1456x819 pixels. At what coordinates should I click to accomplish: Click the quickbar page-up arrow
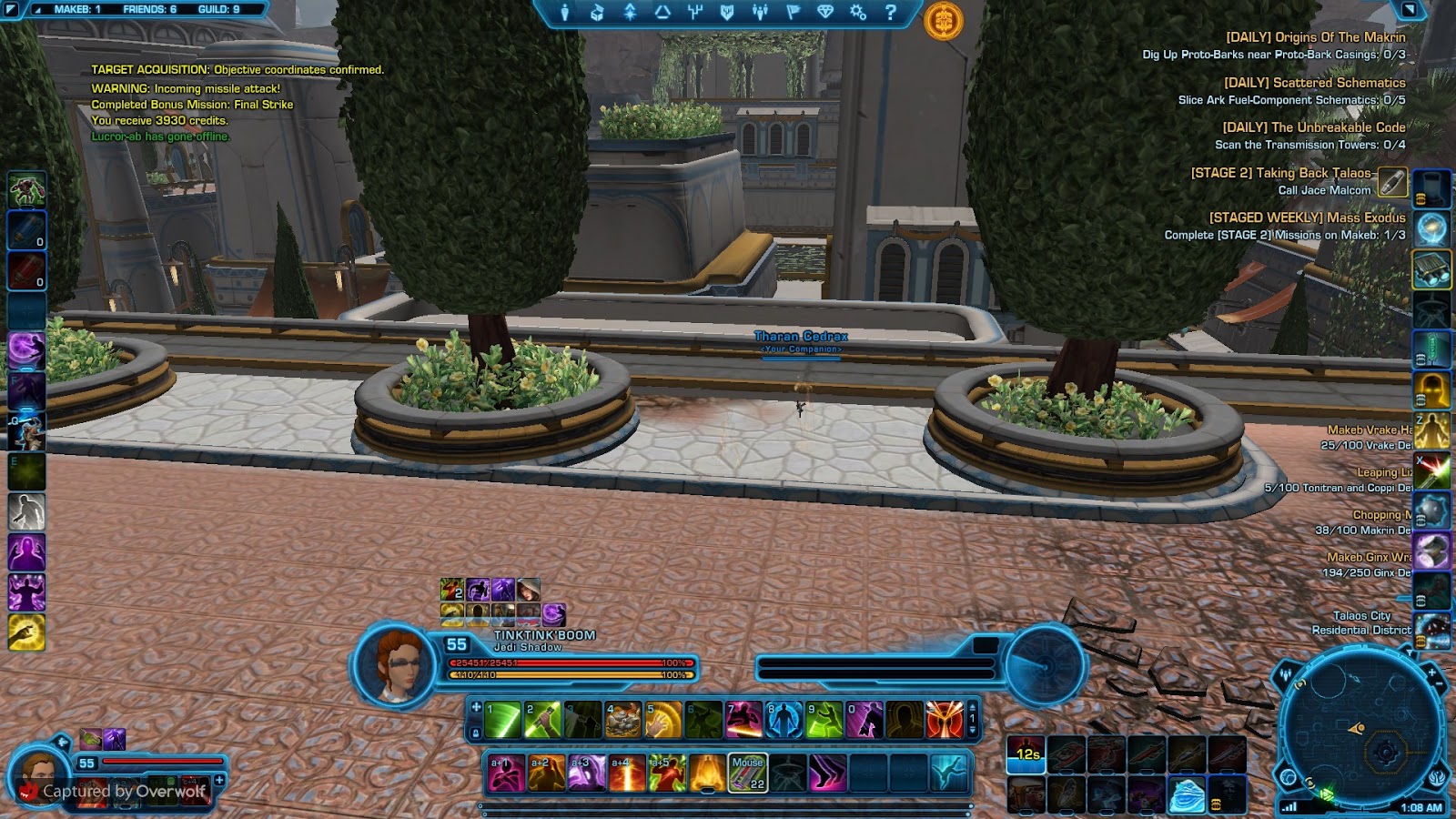pyautogui.click(x=973, y=708)
